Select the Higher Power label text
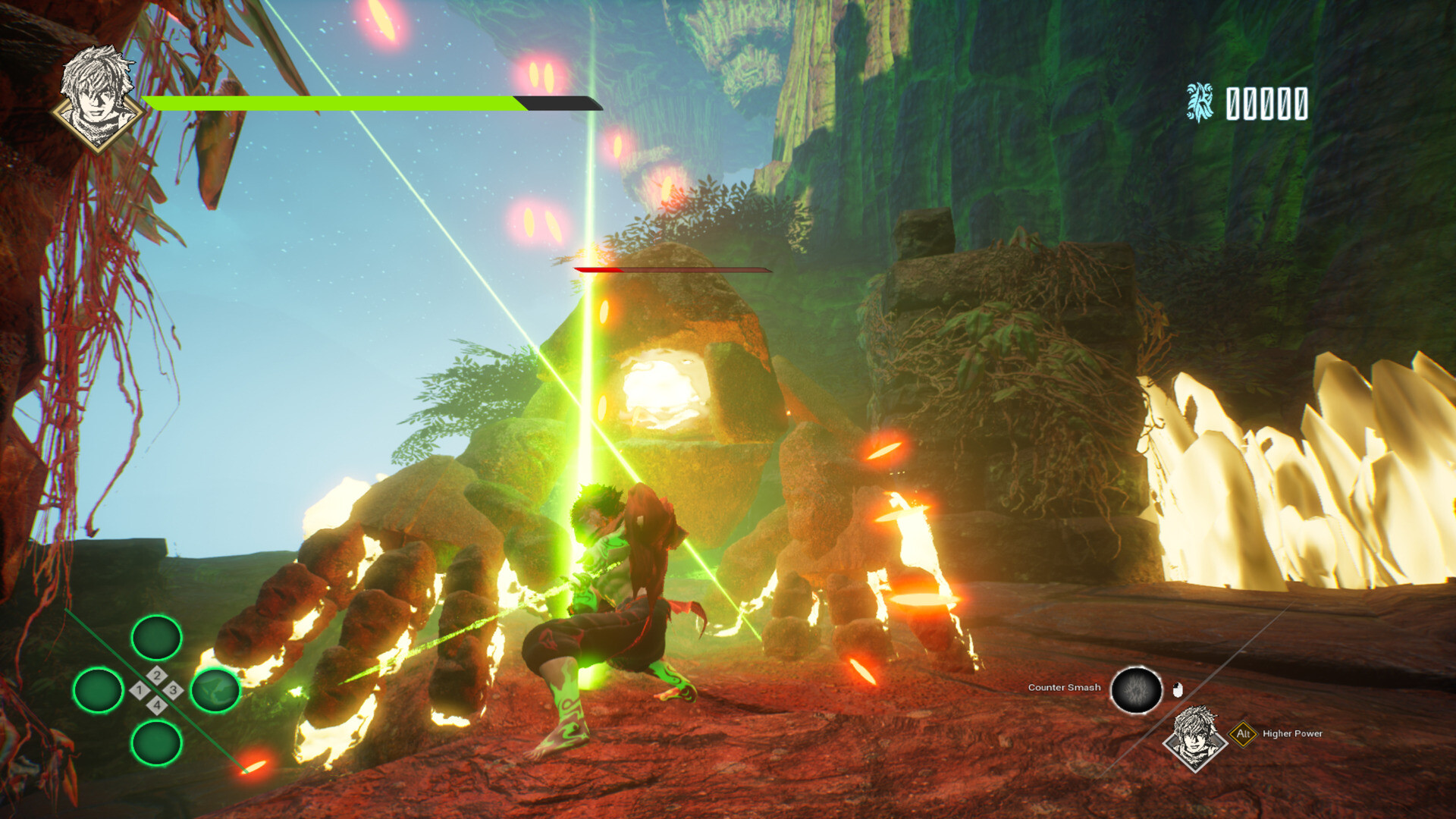Viewport: 1456px width, 819px height. coord(1292,733)
